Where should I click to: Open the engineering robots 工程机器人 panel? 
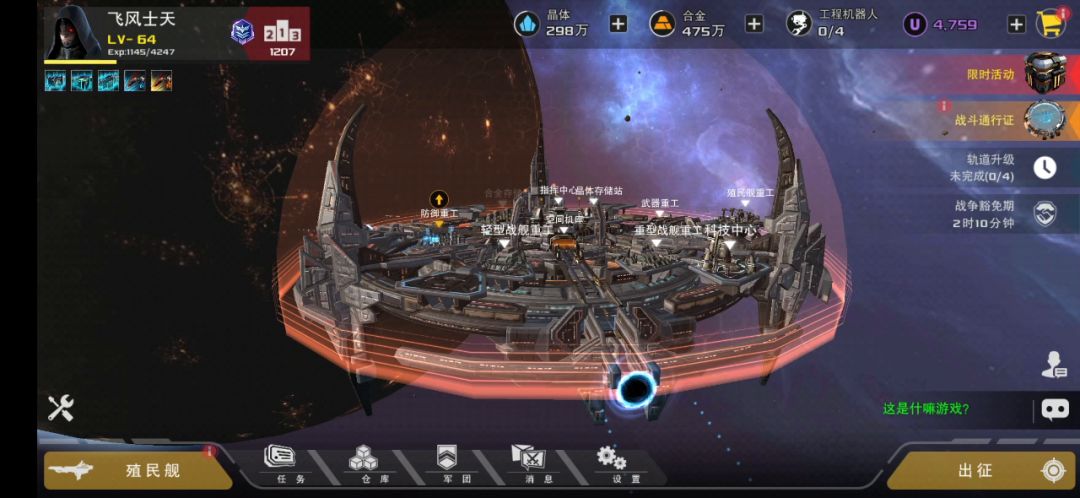(x=817, y=24)
